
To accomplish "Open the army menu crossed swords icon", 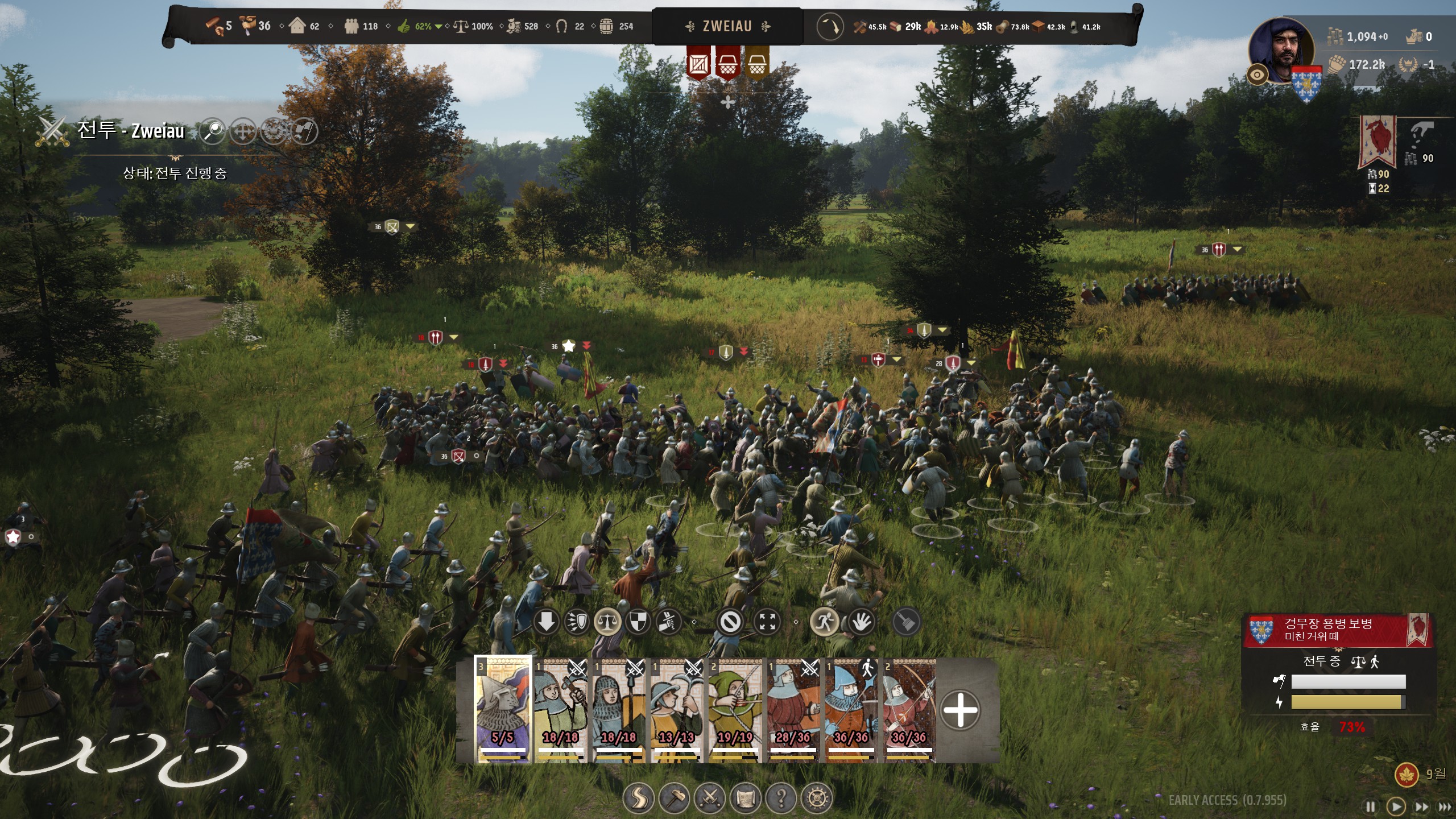I will pos(710,799).
